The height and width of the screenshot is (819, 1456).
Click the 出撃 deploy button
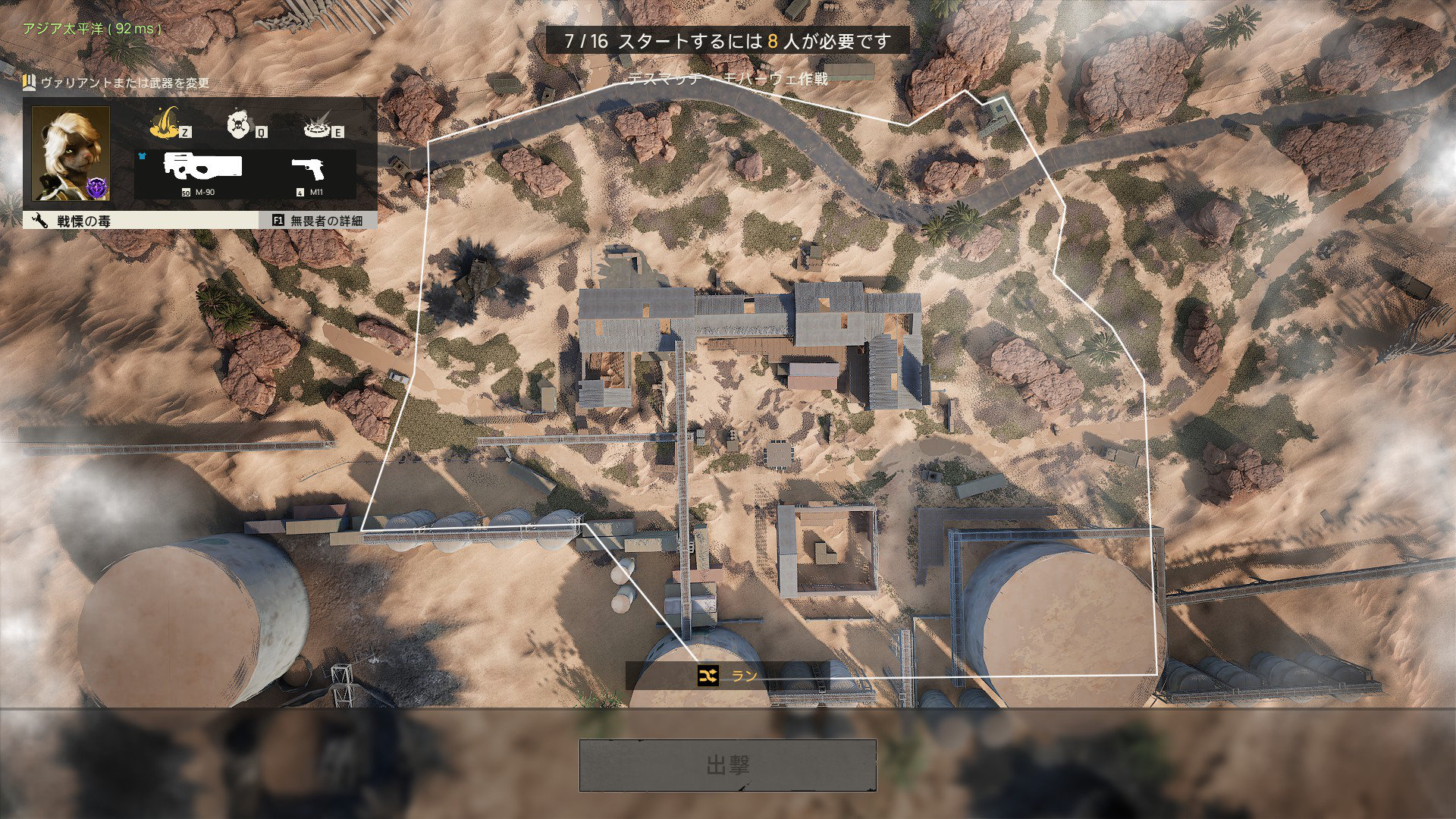[727, 765]
